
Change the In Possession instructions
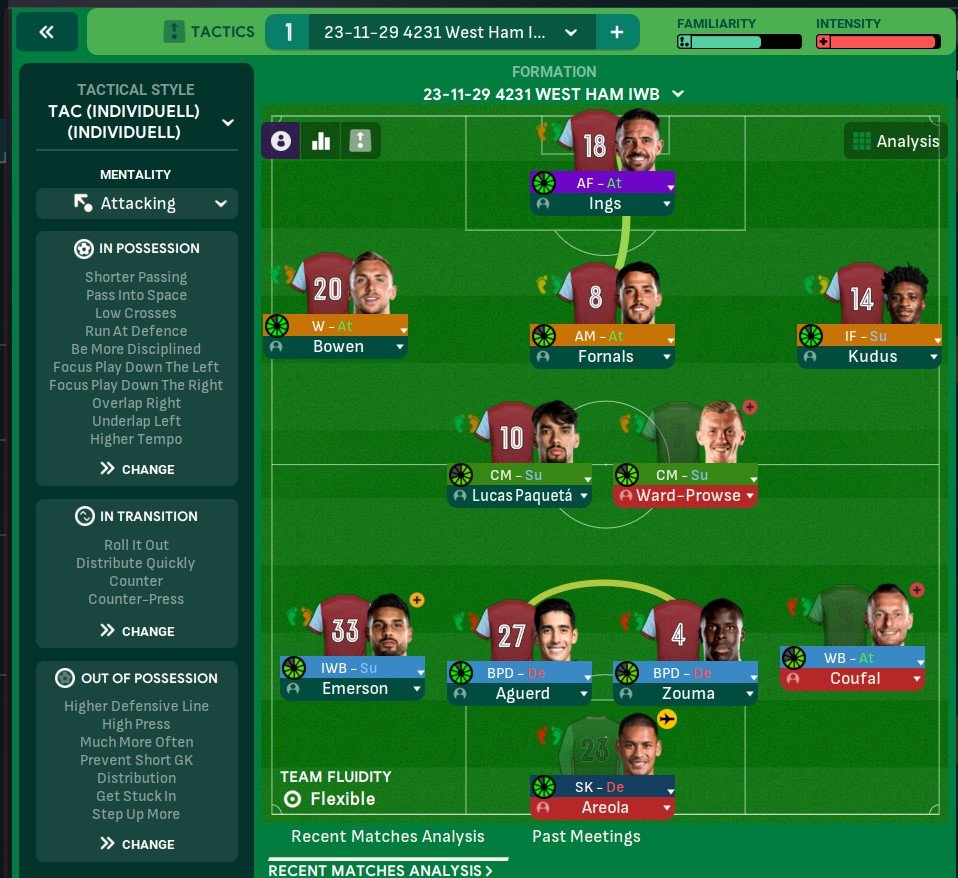137,469
